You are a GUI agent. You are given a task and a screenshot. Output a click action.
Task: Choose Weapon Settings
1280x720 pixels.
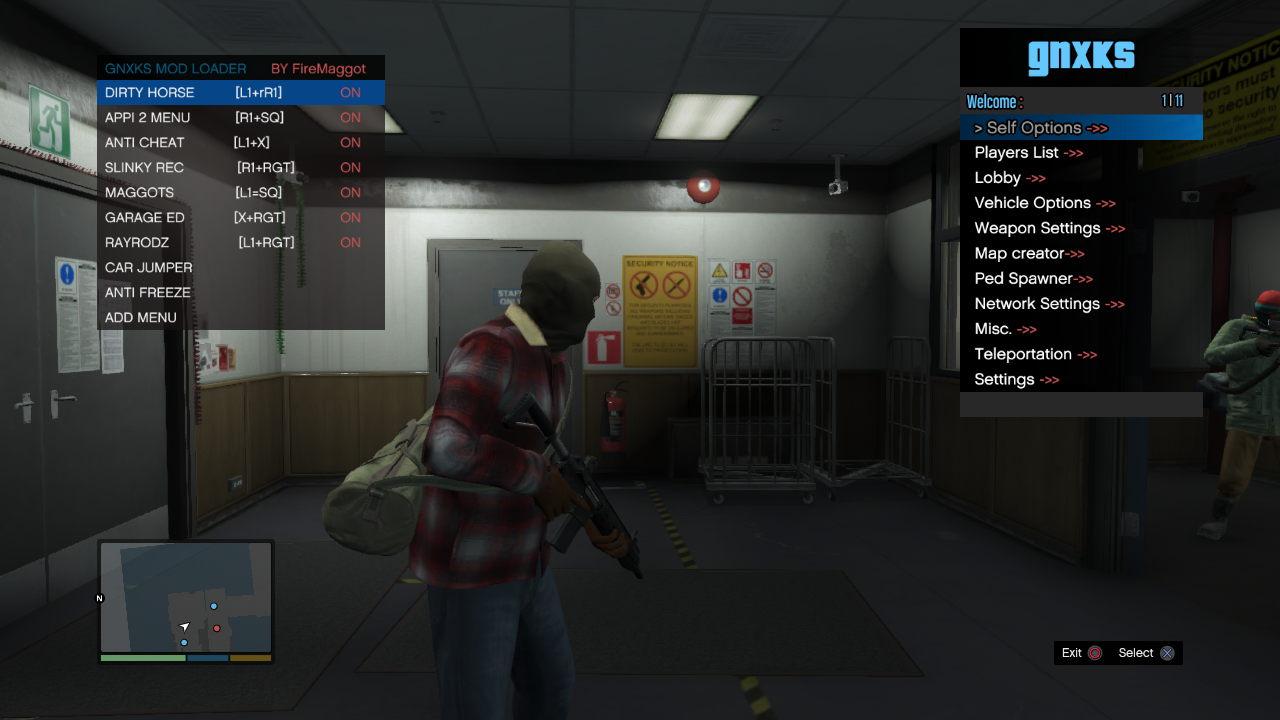point(1049,228)
